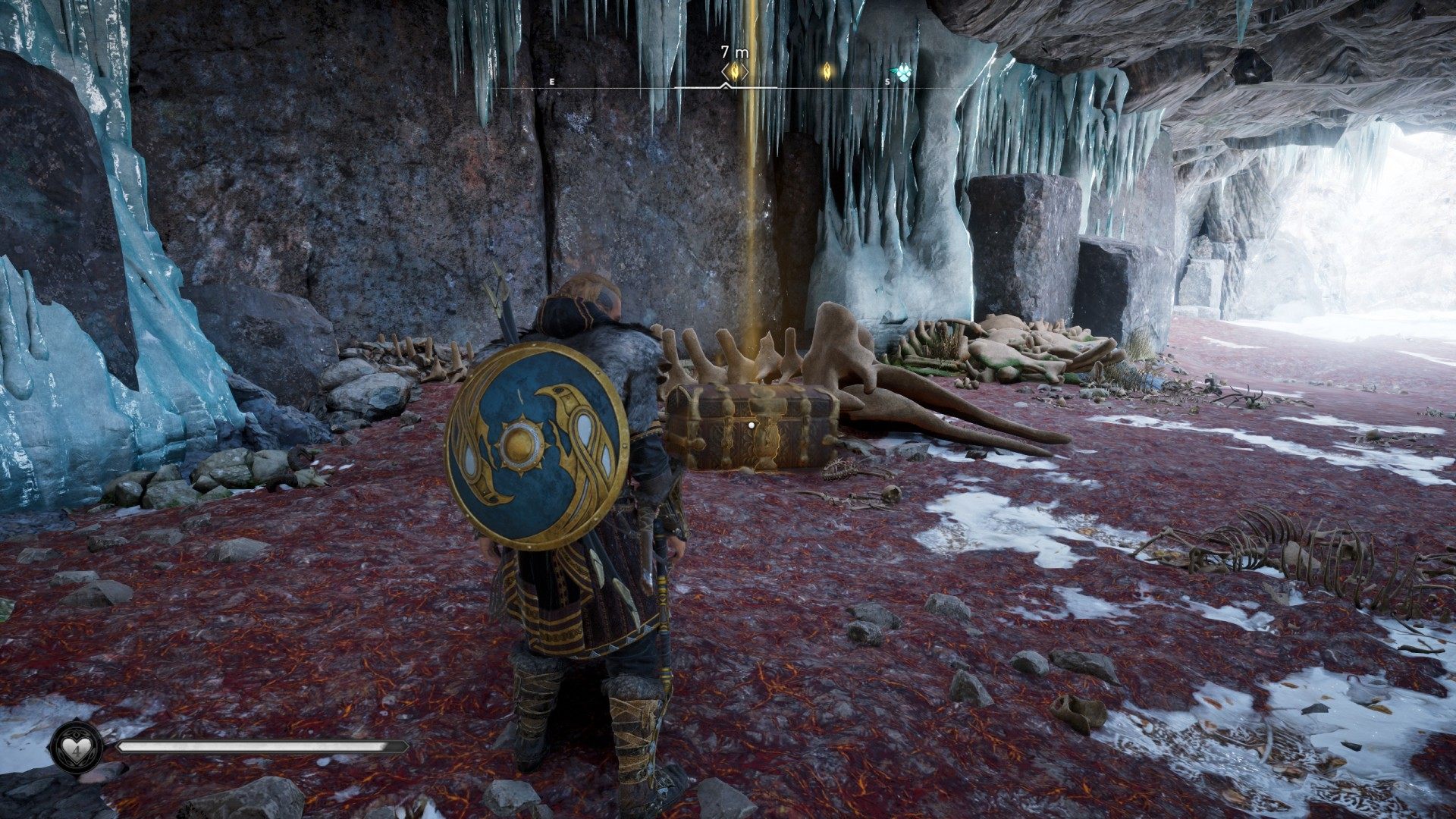
Task: Select the blue paw print compass marker
Action: 900,72
